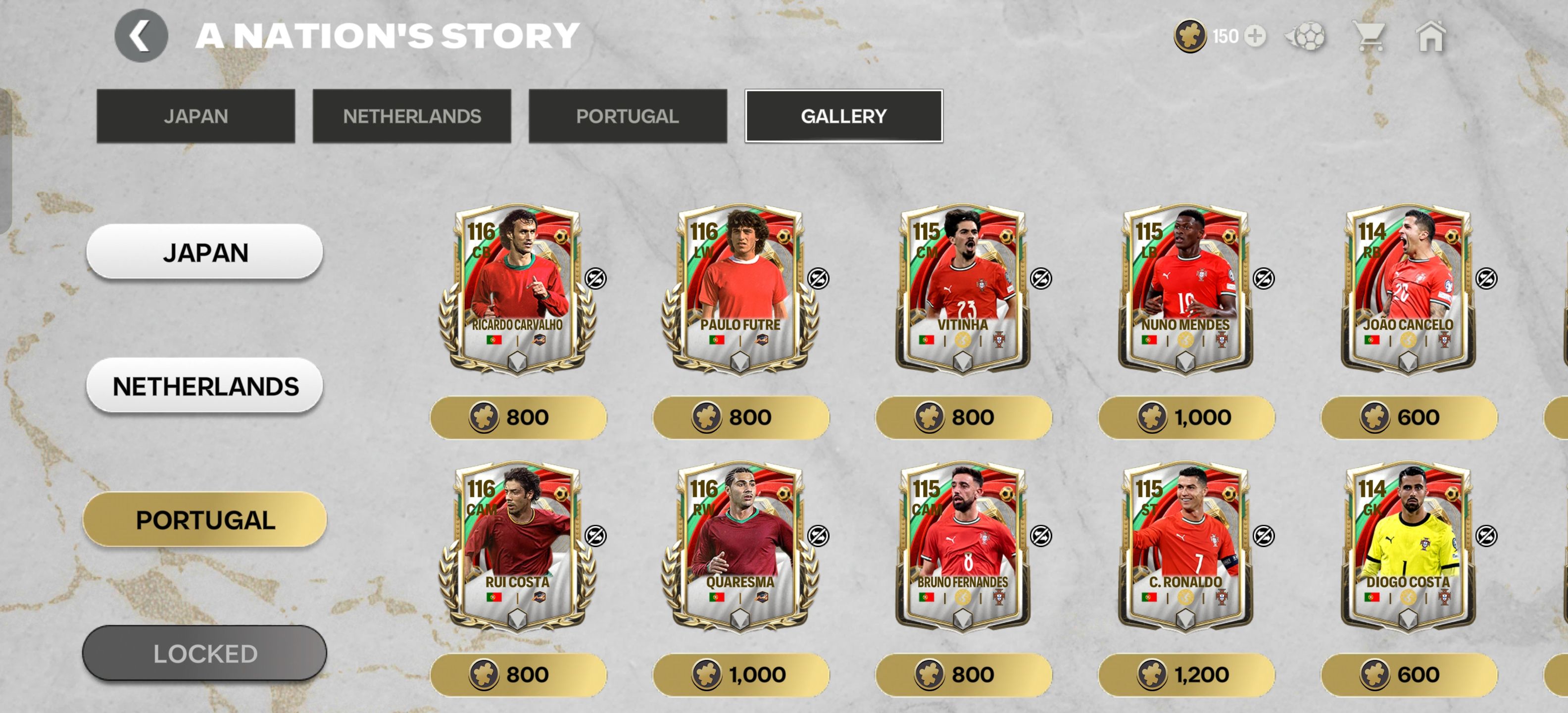Click the grey Locked filter button

point(204,653)
